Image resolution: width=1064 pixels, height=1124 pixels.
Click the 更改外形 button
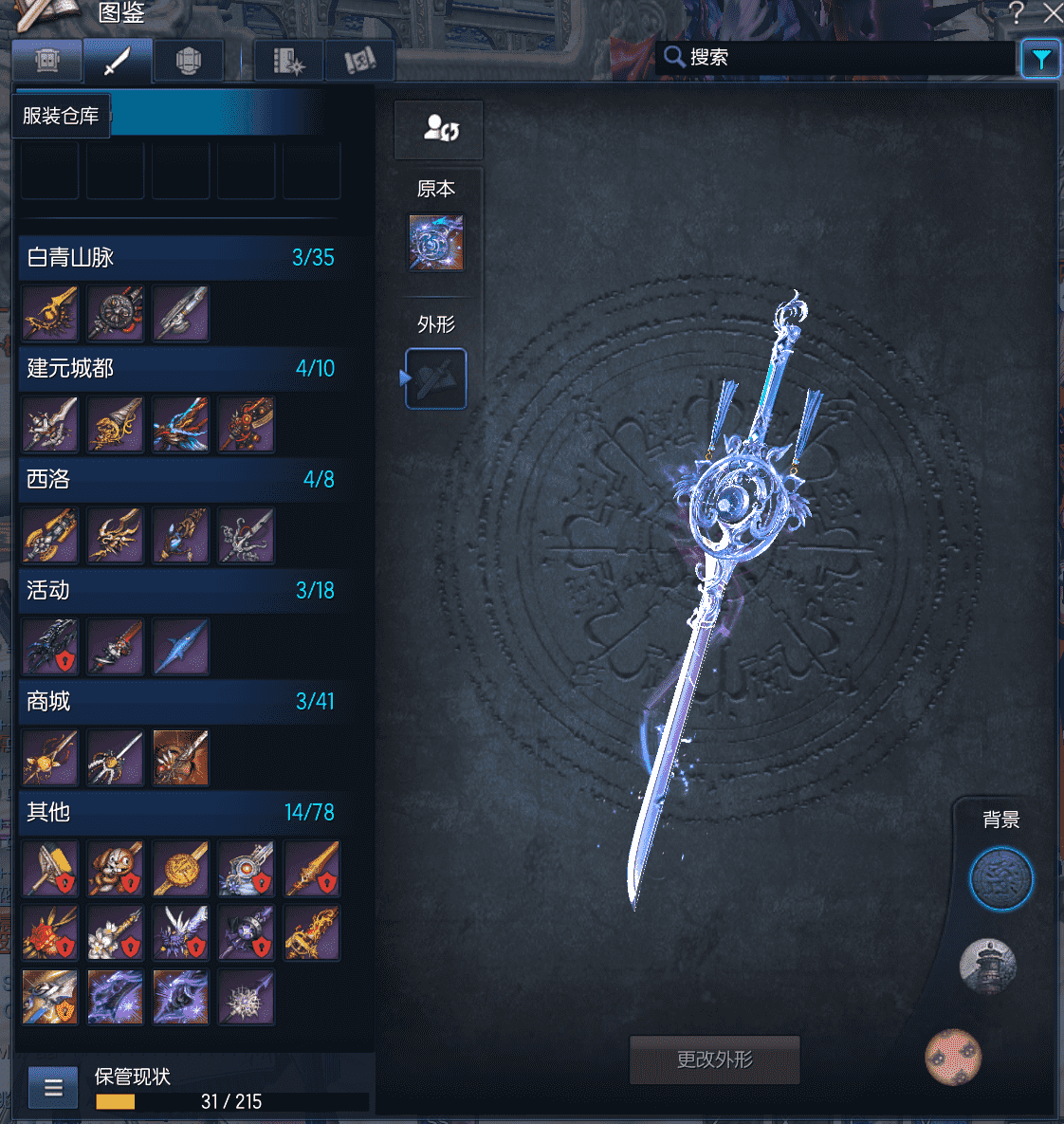[x=714, y=1060]
